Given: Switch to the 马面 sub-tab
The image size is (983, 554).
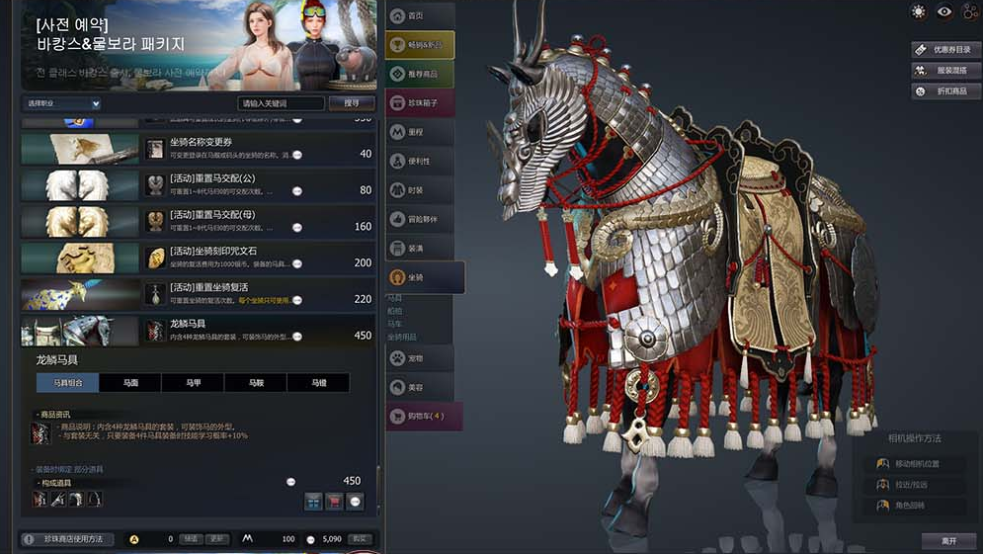Looking at the screenshot, I should pos(130,382).
